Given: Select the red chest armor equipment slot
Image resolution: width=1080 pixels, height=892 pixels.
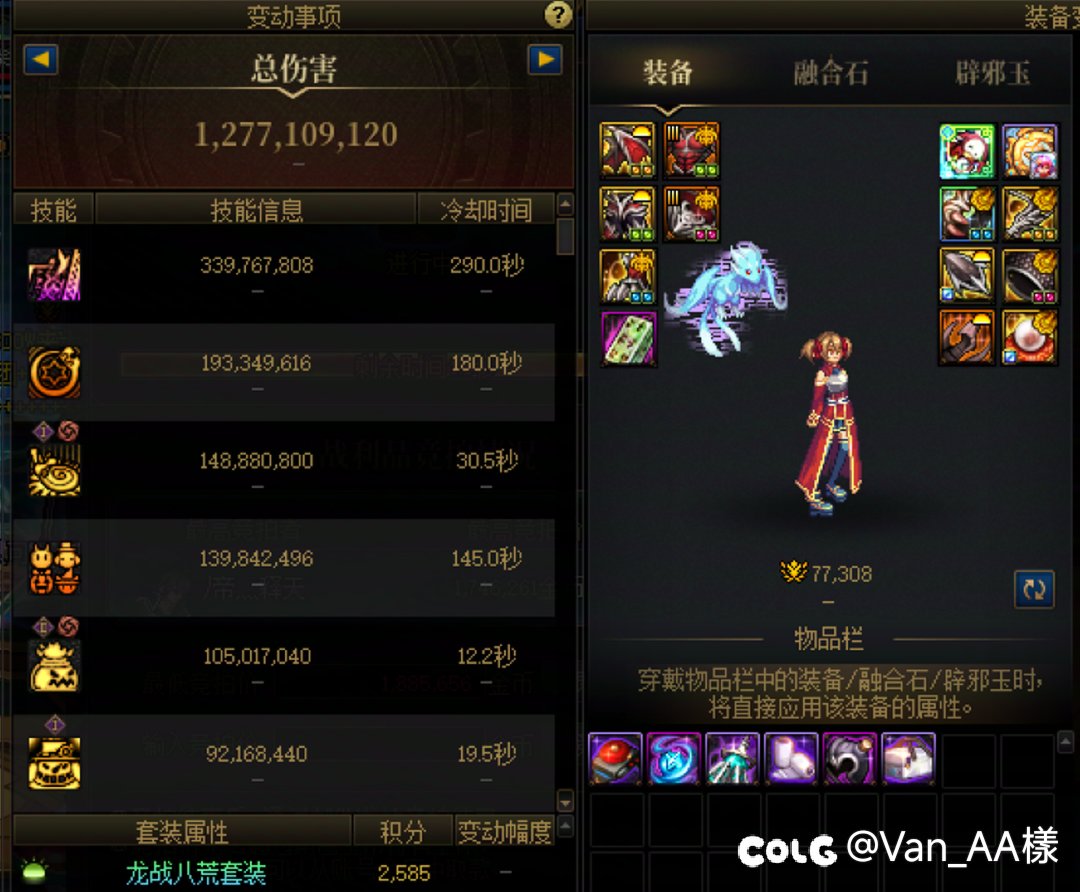Looking at the screenshot, I should (x=692, y=150).
